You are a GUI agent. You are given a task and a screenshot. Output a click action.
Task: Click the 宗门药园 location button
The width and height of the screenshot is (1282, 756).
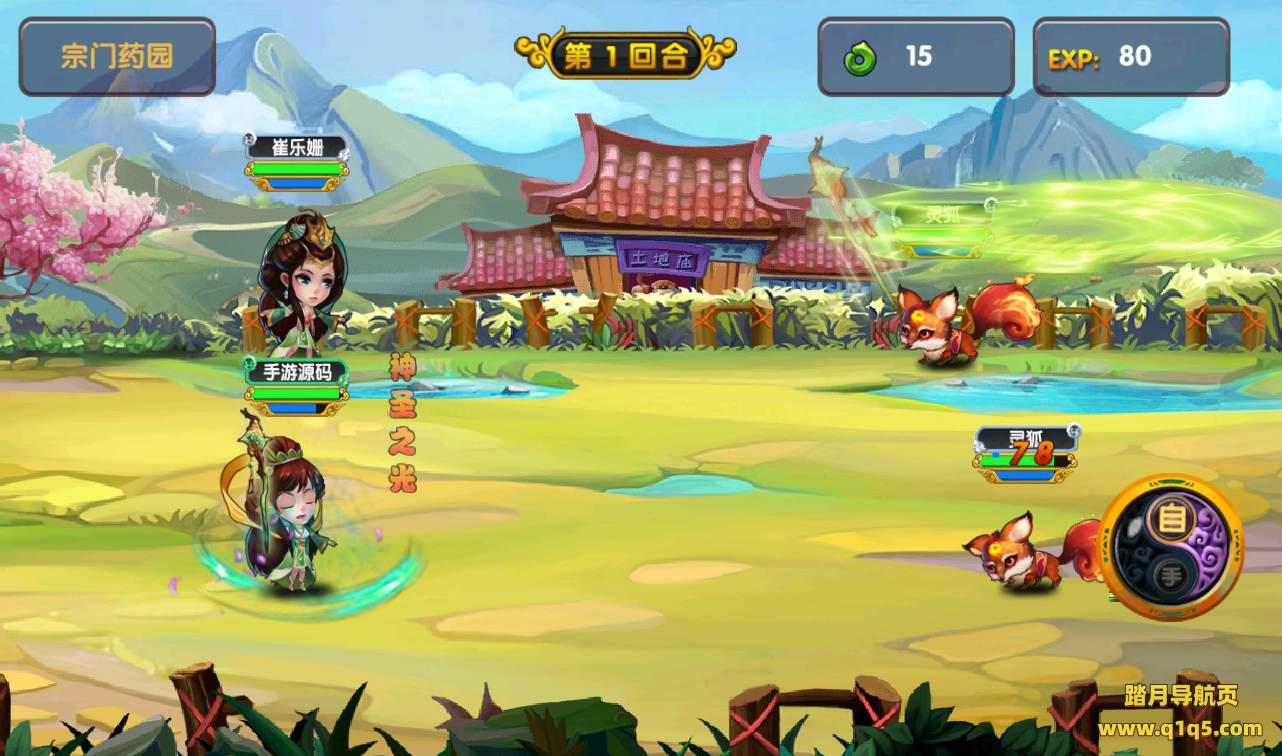click(x=117, y=56)
